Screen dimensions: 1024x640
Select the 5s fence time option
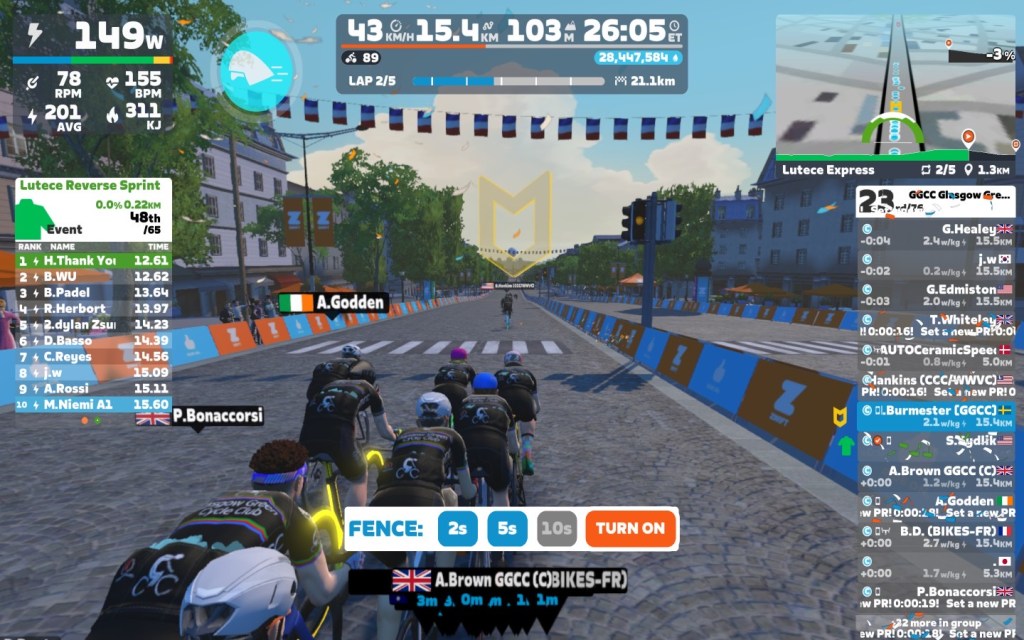pyautogui.click(x=507, y=528)
